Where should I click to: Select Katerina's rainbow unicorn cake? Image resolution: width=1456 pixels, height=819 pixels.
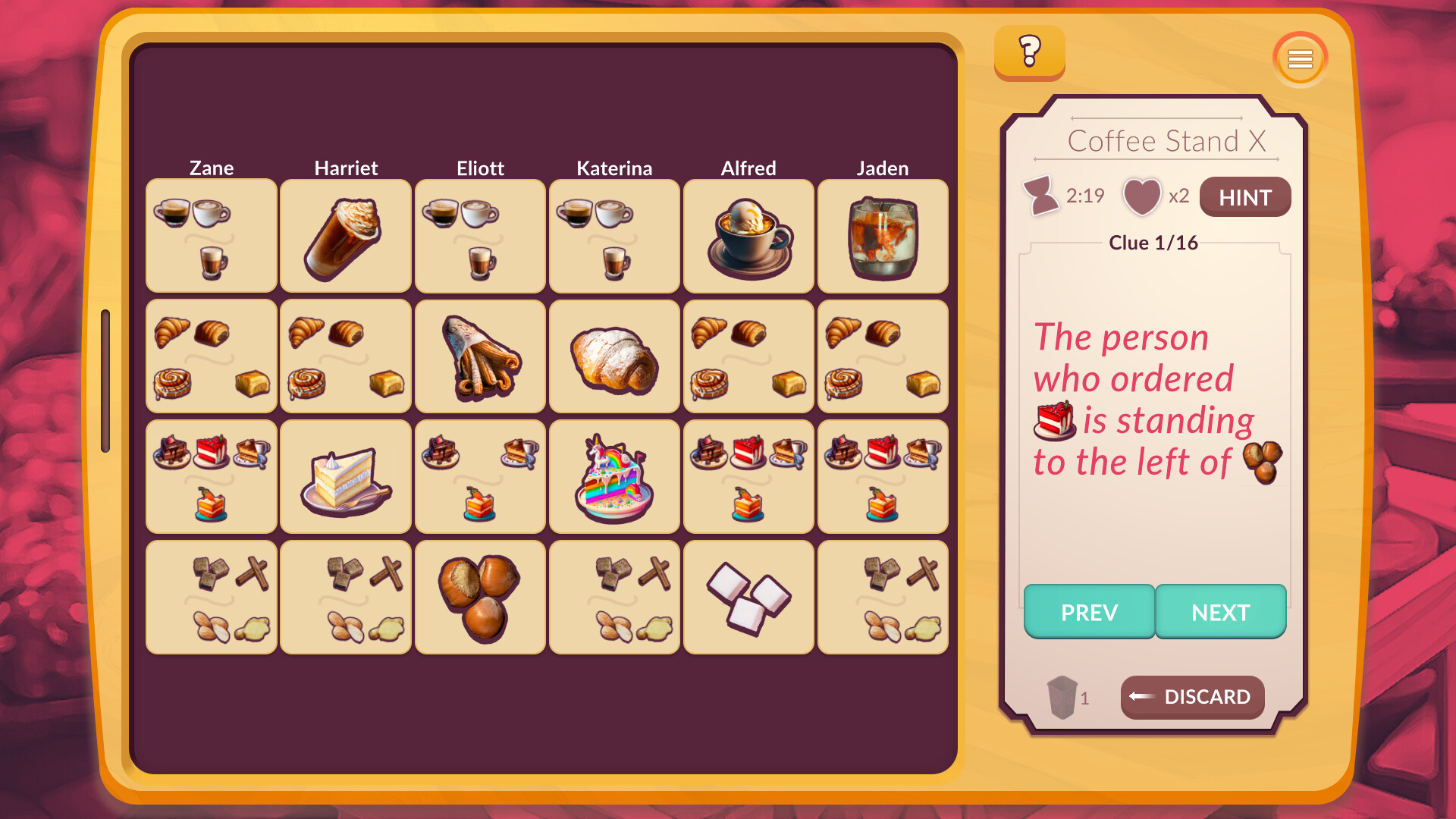tap(614, 476)
